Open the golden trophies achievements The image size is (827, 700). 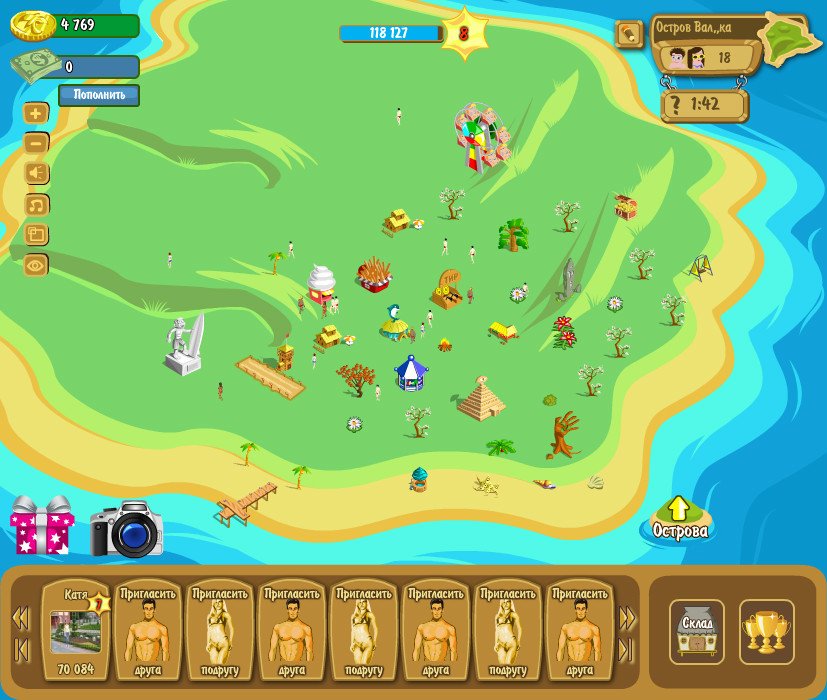click(766, 631)
